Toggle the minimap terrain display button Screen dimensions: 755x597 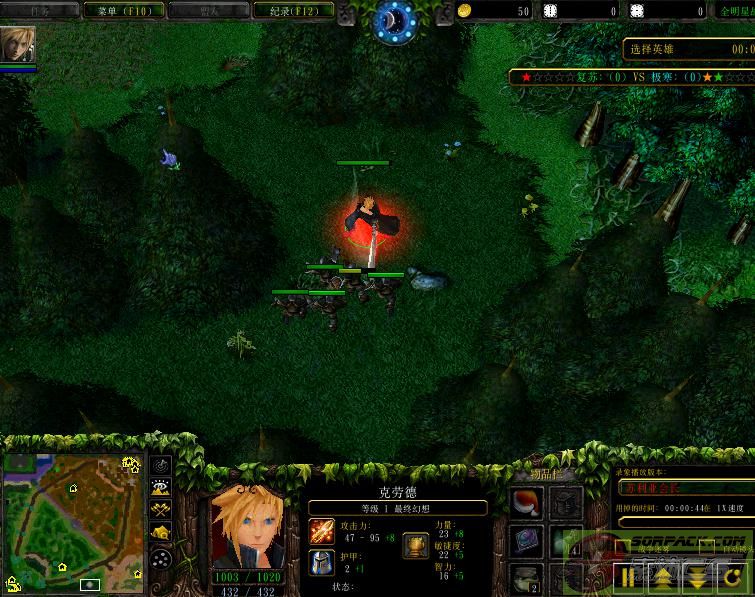(160, 488)
